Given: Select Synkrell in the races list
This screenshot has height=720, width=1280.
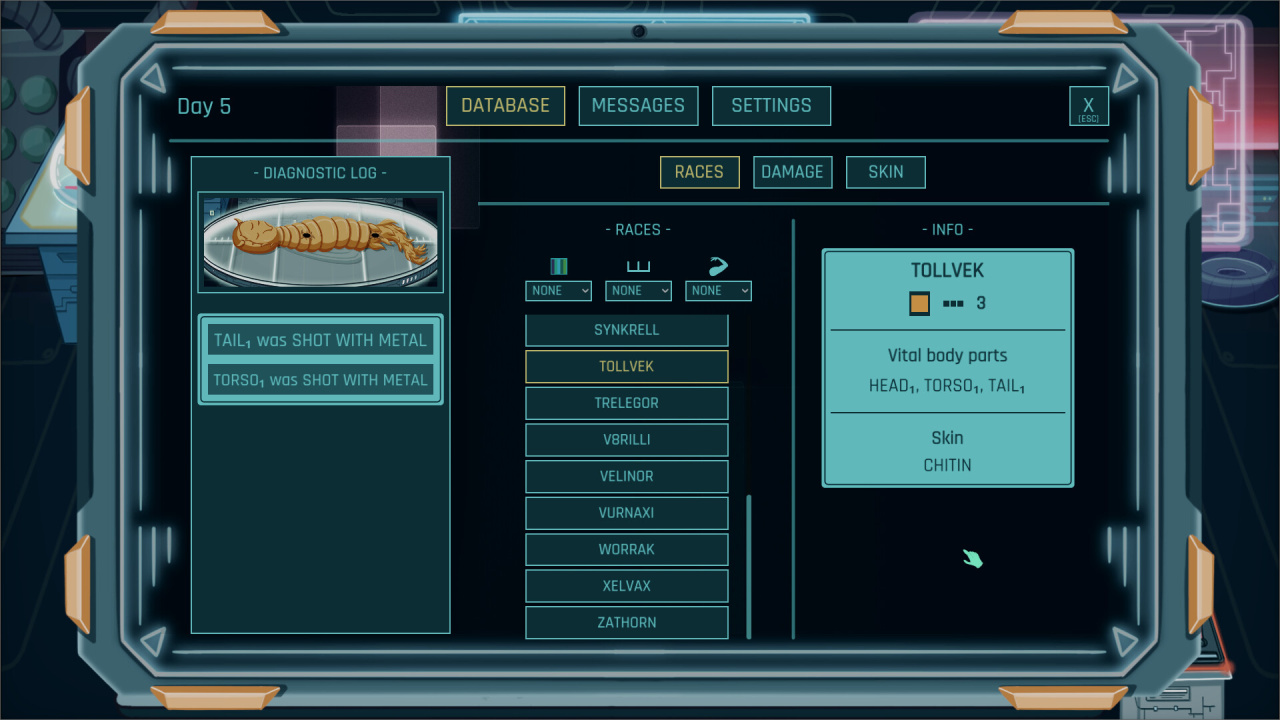Looking at the screenshot, I should click(x=627, y=330).
